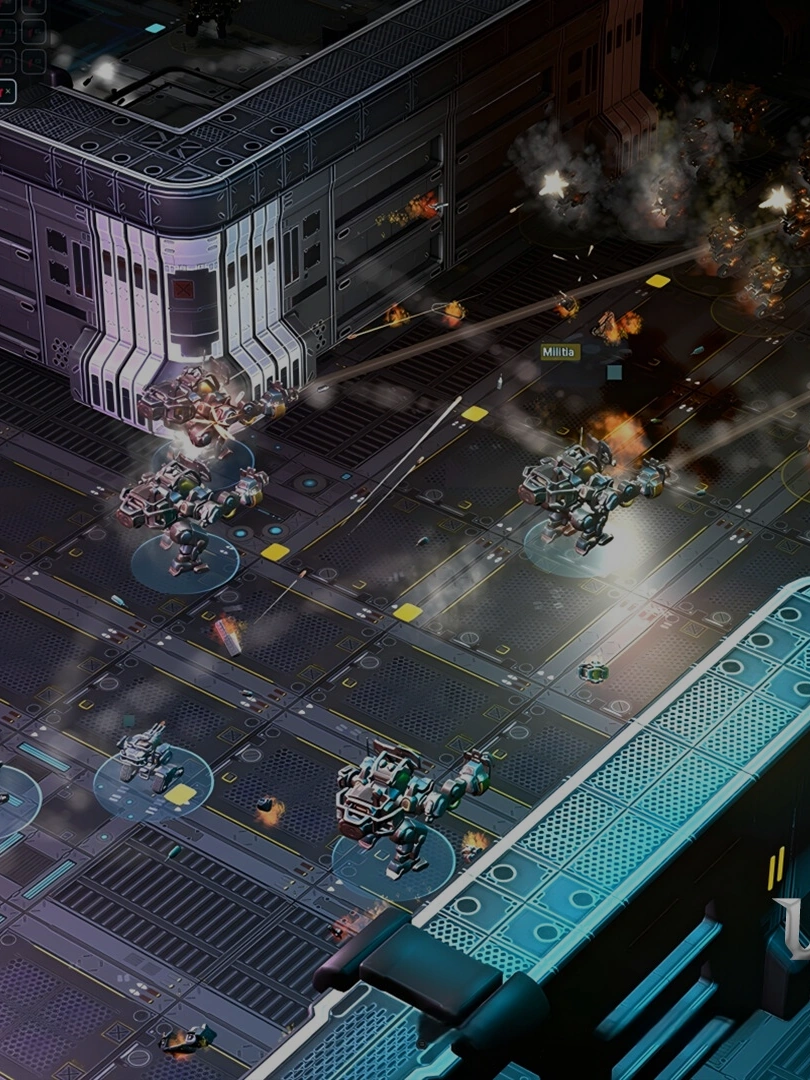Viewport: 810px width, 1080px height.
Task: Click the highlighted squad icon with X mark
Action: [x=6, y=92]
